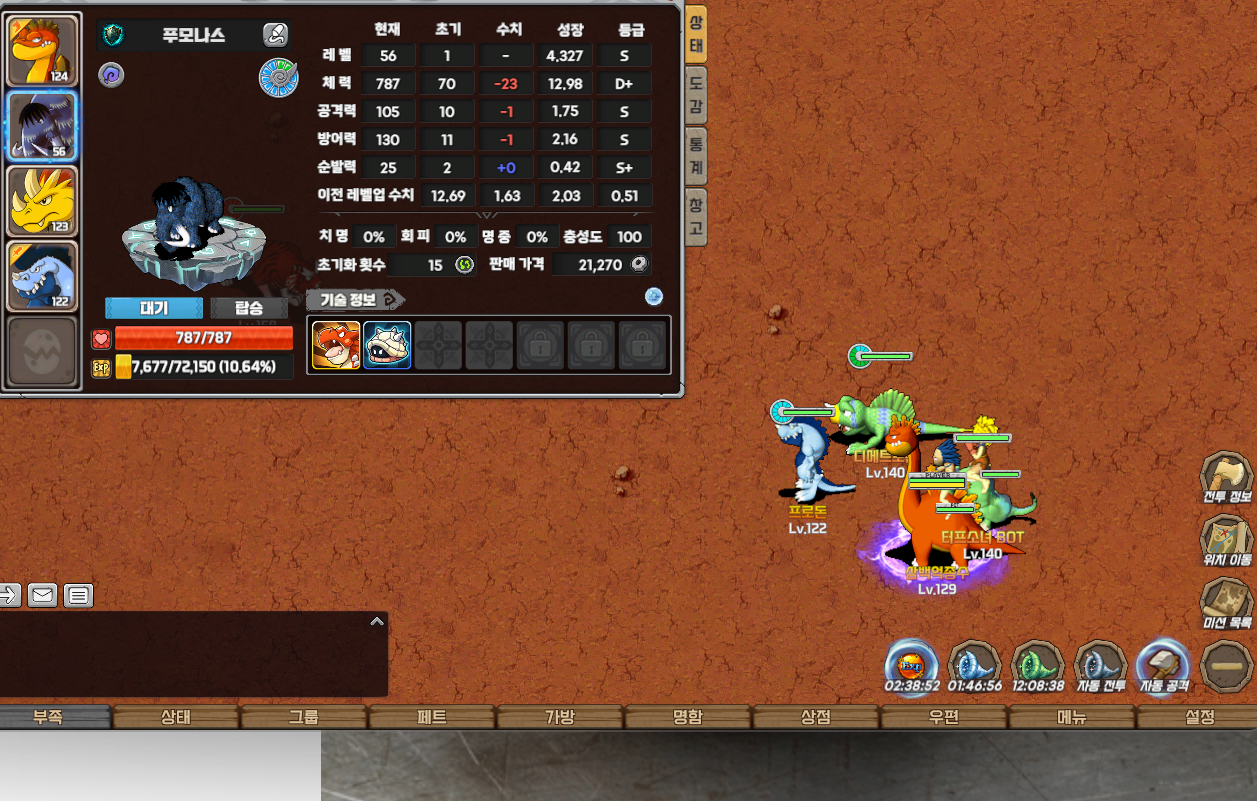
Task: Select the blue level 122 dinosaur pet
Action: (43, 276)
